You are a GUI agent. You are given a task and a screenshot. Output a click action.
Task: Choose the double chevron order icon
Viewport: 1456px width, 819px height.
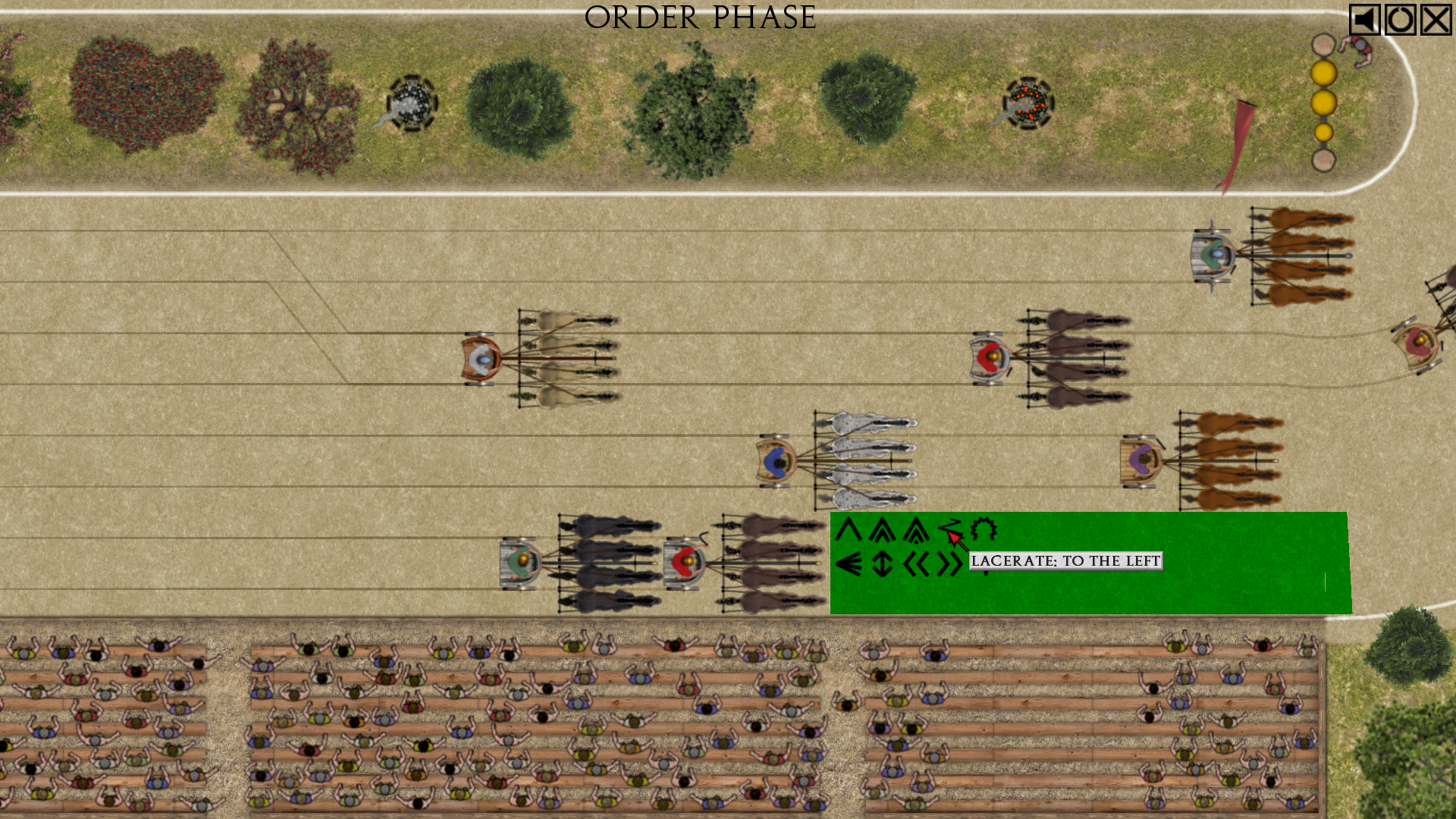point(882,529)
